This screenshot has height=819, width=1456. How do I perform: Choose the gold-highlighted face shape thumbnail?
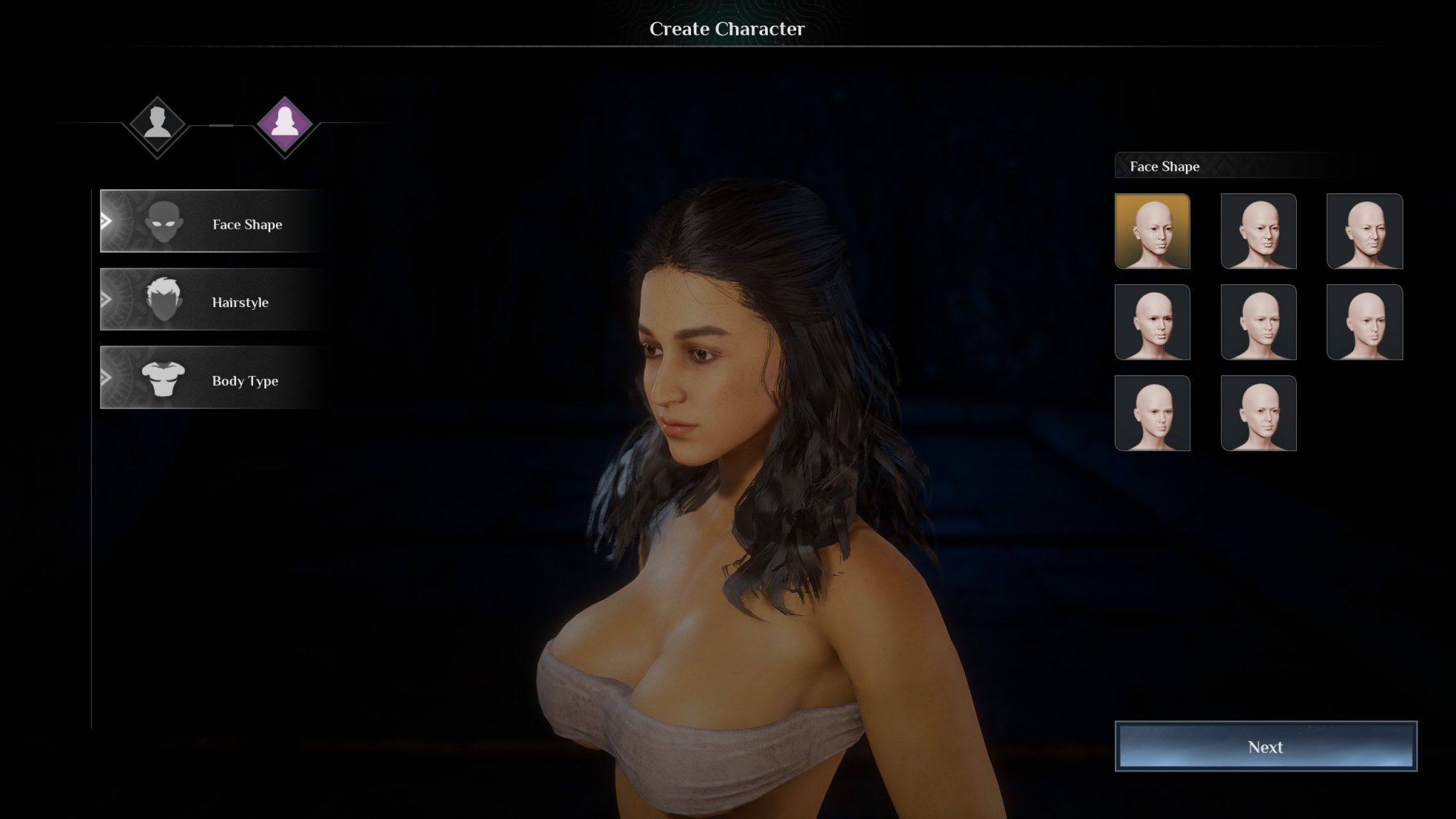[1152, 231]
